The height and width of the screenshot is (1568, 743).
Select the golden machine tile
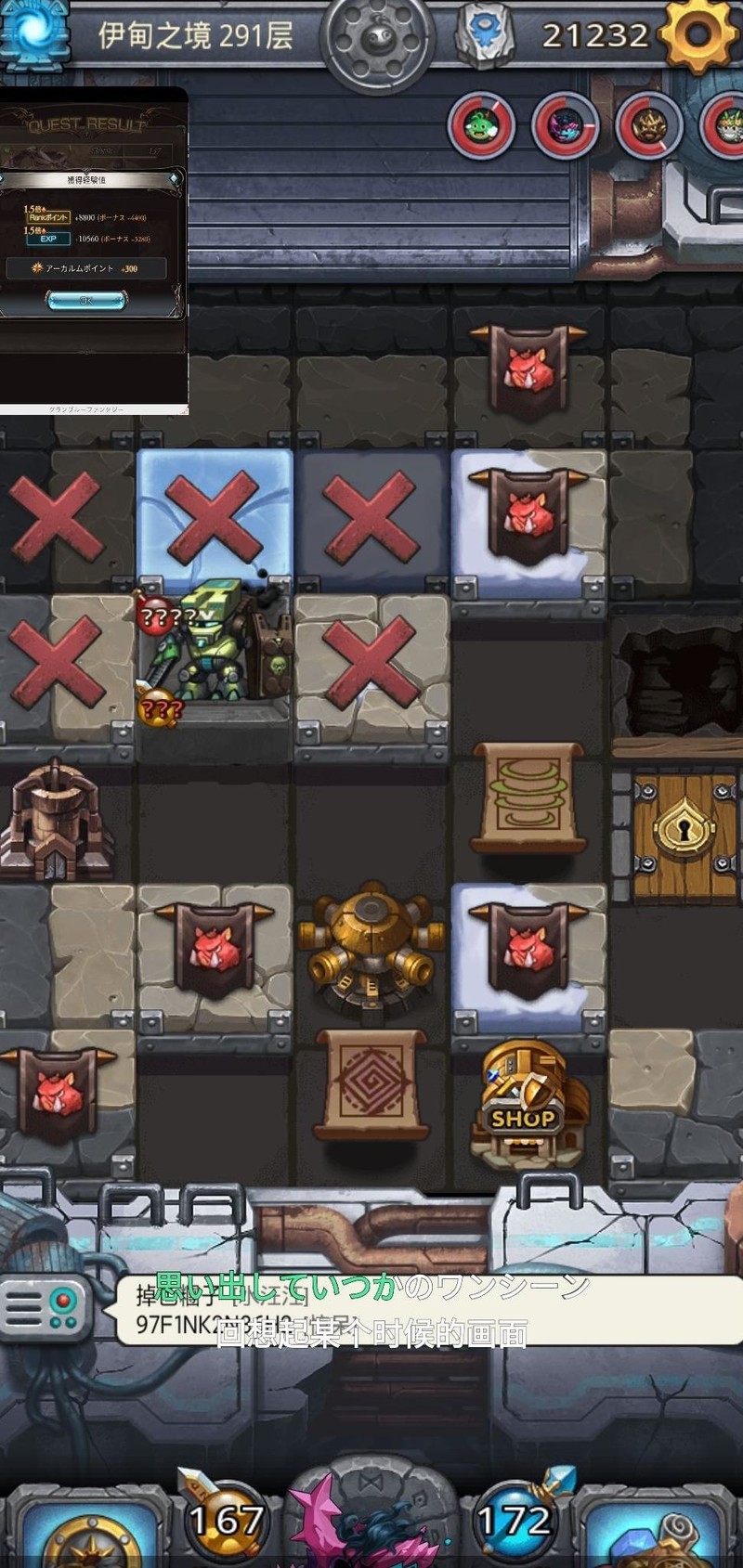tap(371, 947)
